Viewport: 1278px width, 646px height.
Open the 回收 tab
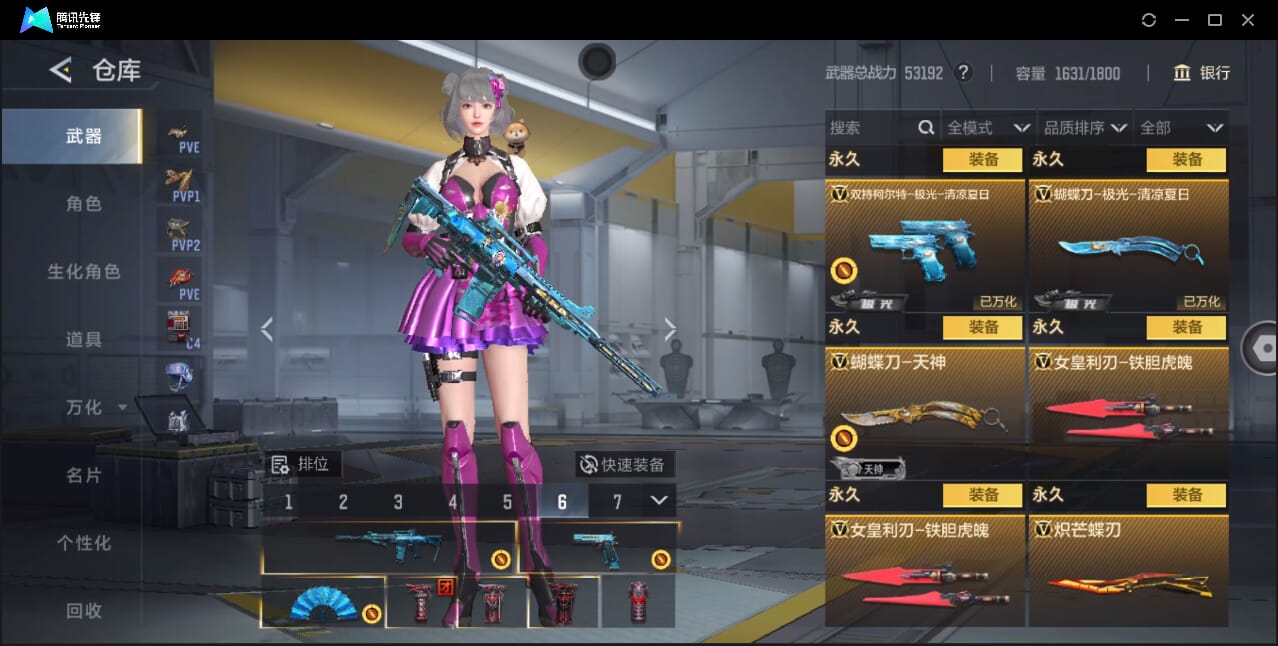(84, 610)
